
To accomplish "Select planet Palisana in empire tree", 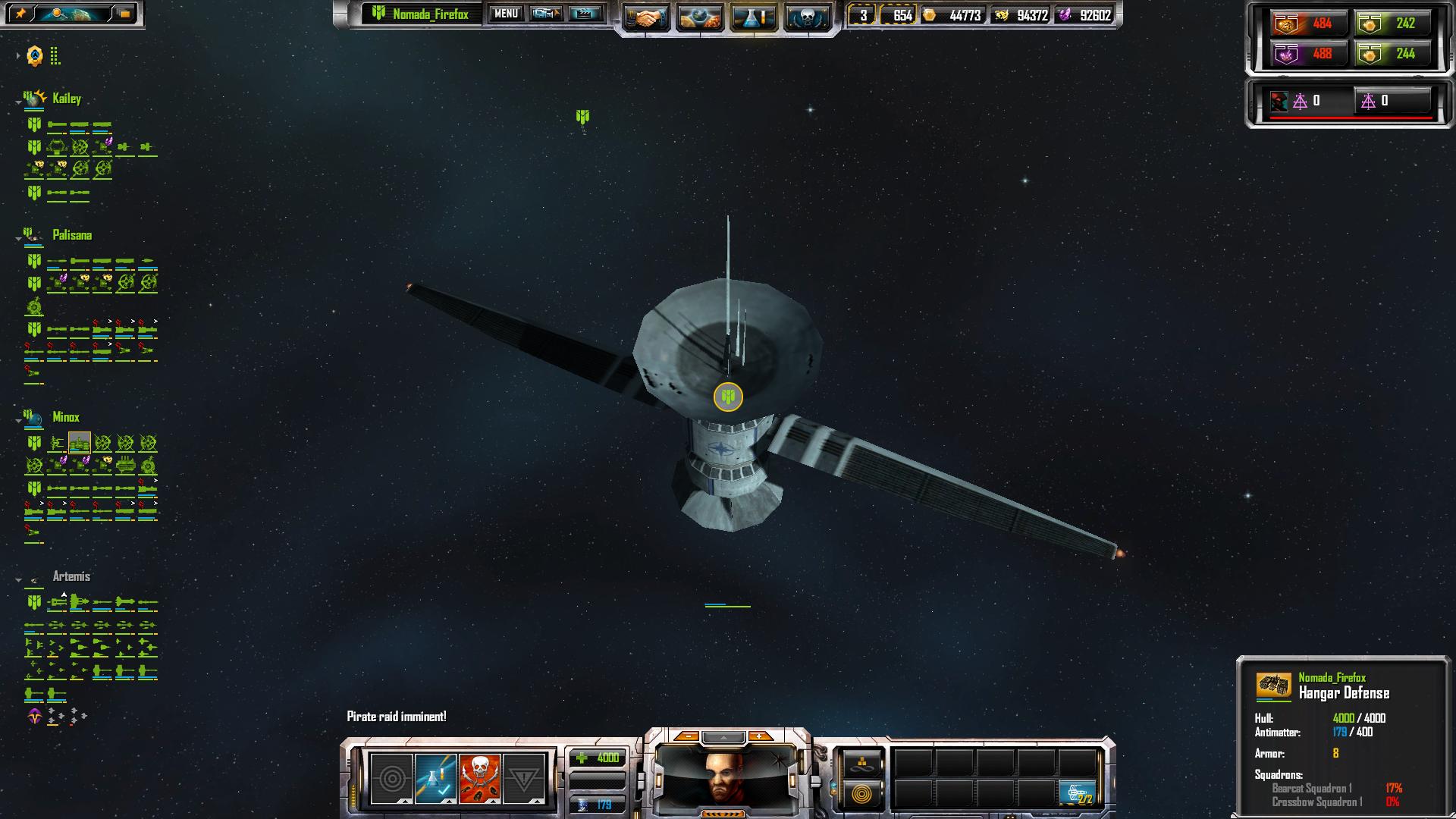I will coord(72,235).
